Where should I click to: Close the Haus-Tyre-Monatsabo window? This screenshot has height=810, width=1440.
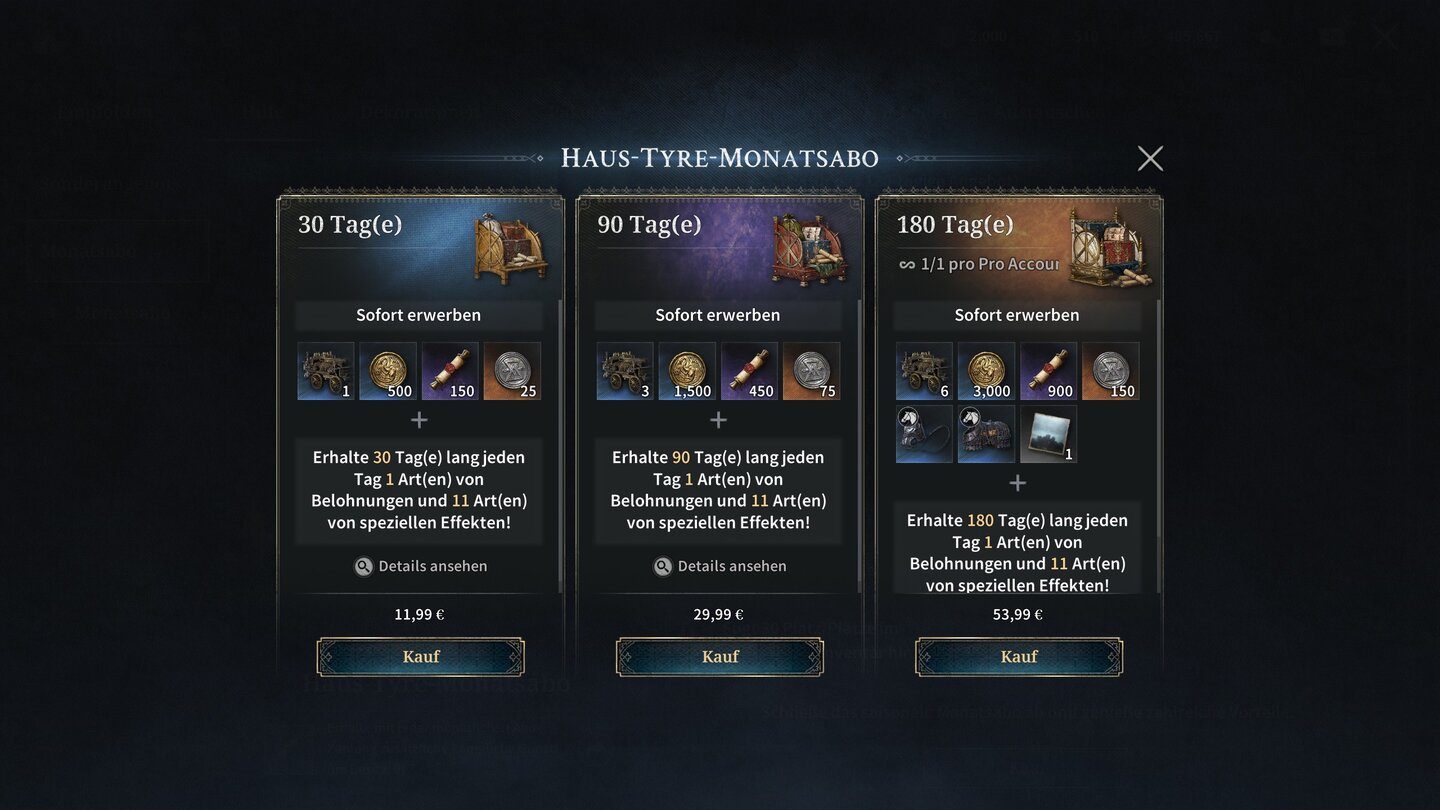tap(1150, 158)
